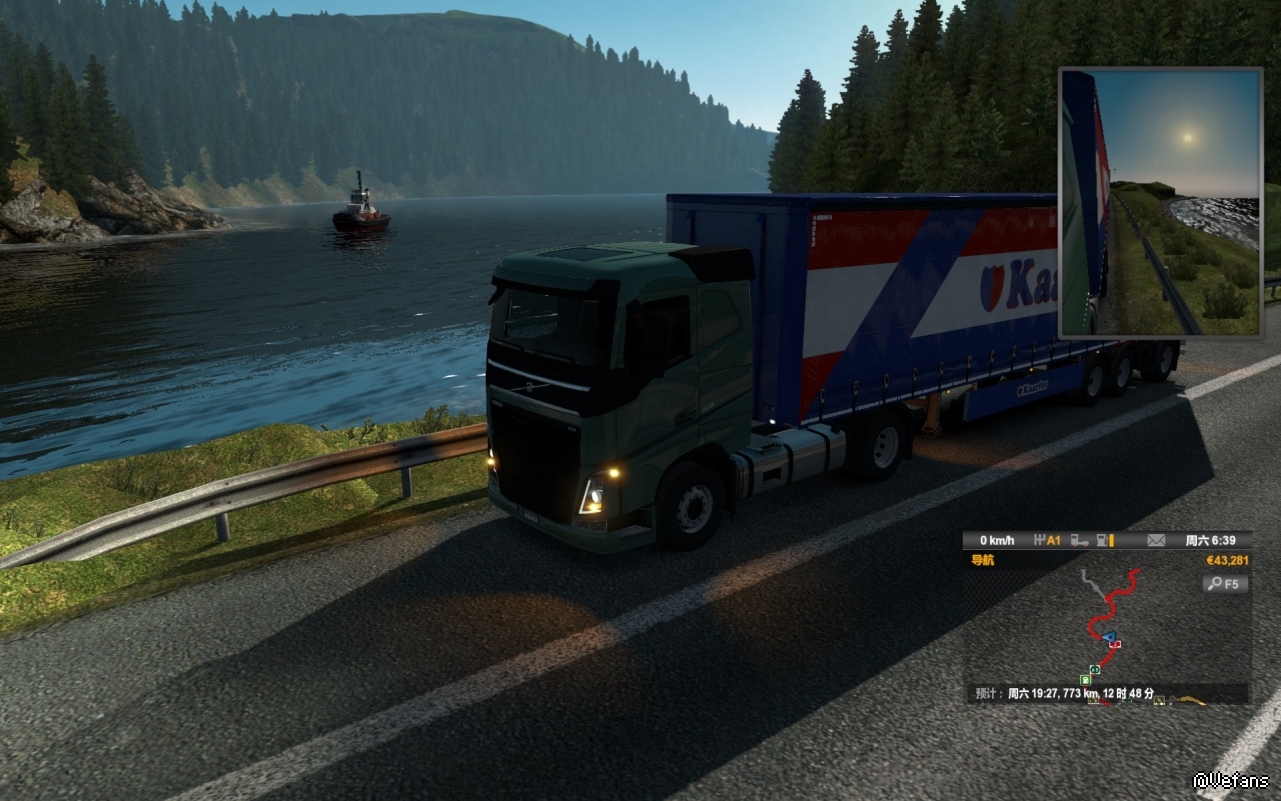The height and width of the screenshot is (801, 1281).
Task: Click the fuel pump indicator icon
Action: tap(1104, 541)
